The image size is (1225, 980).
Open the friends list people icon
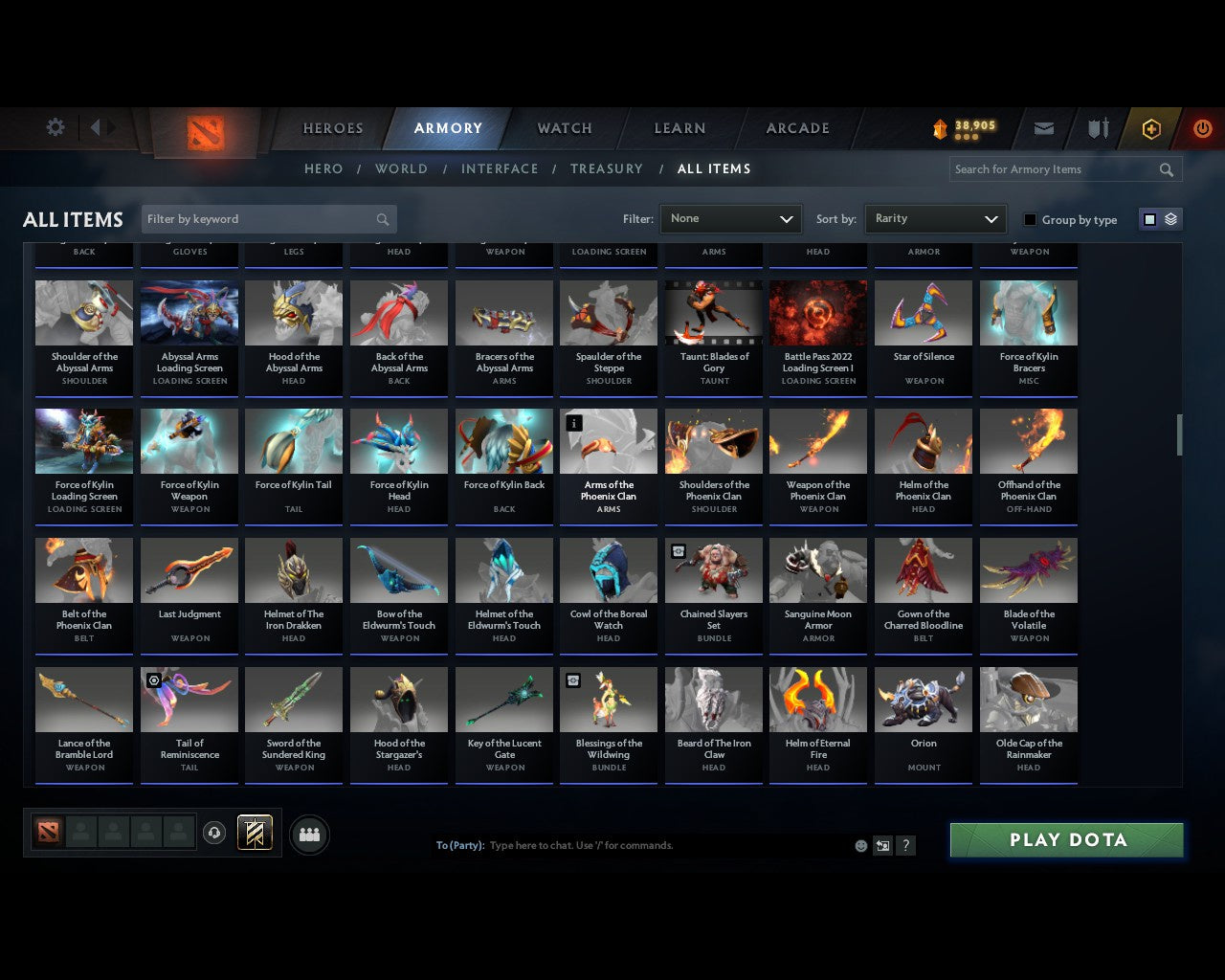point(308,834)
